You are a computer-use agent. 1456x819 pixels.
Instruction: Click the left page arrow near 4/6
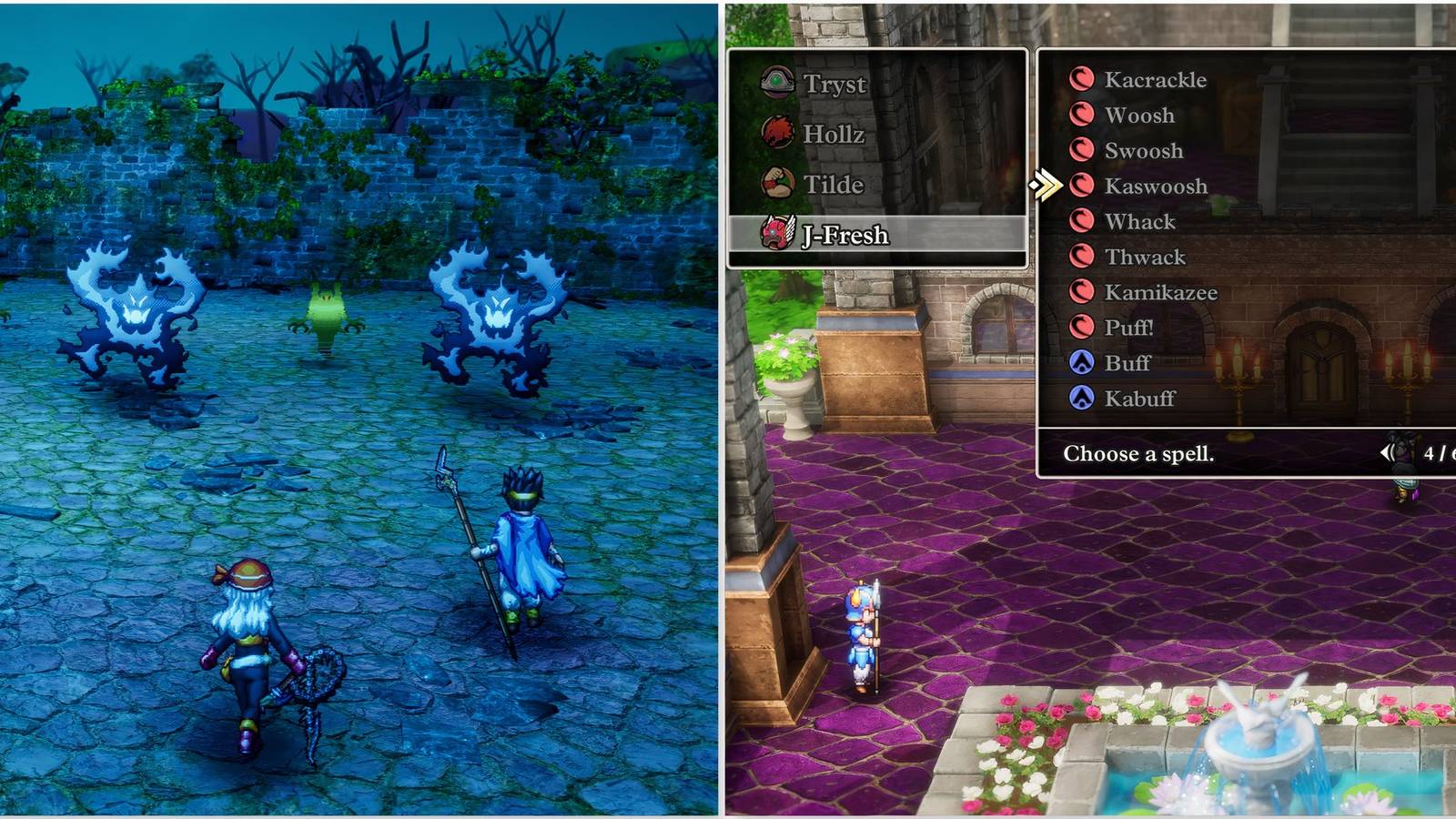pos(1387,453)
